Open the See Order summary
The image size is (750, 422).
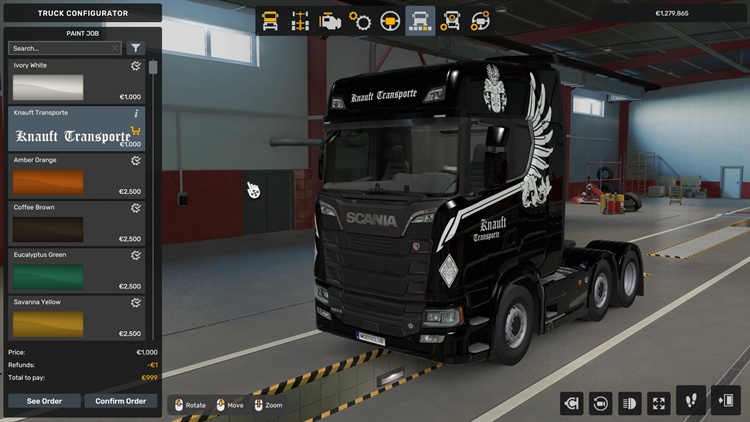pyautogui.click(x=44, y=401)
